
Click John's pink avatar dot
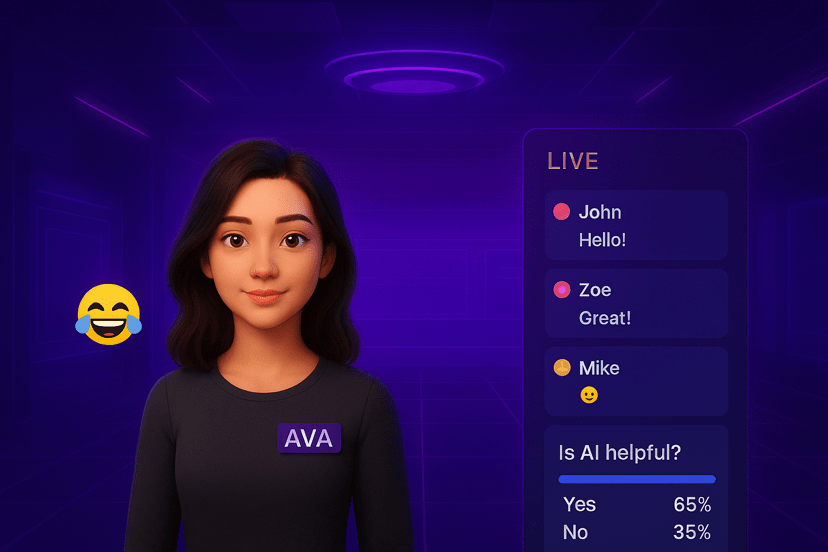[x=562, y=212]
